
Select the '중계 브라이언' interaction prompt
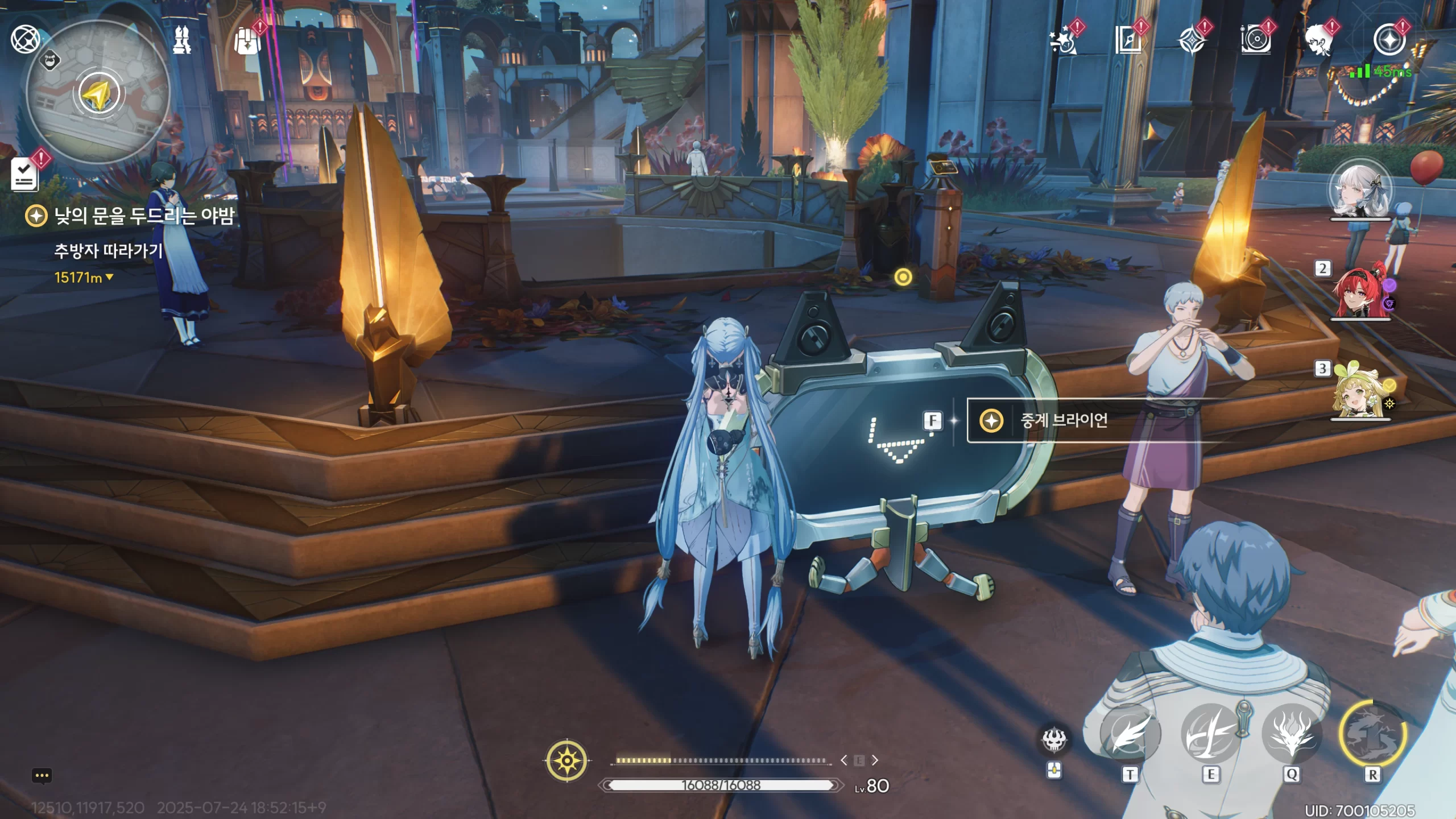[1064, 421]
